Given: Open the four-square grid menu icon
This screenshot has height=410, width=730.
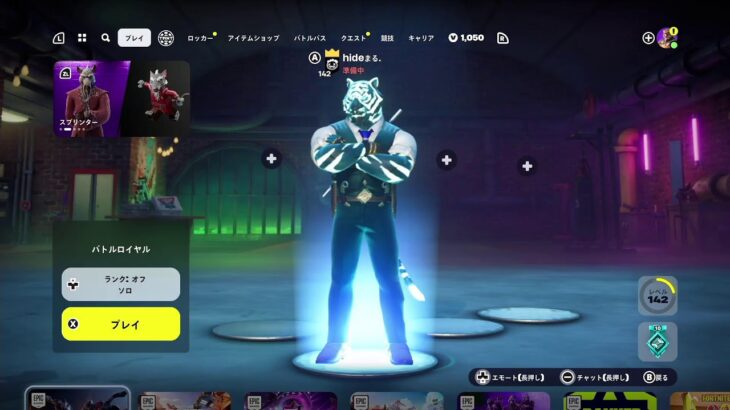Looking at the screenshot, I should click(82, 38).
